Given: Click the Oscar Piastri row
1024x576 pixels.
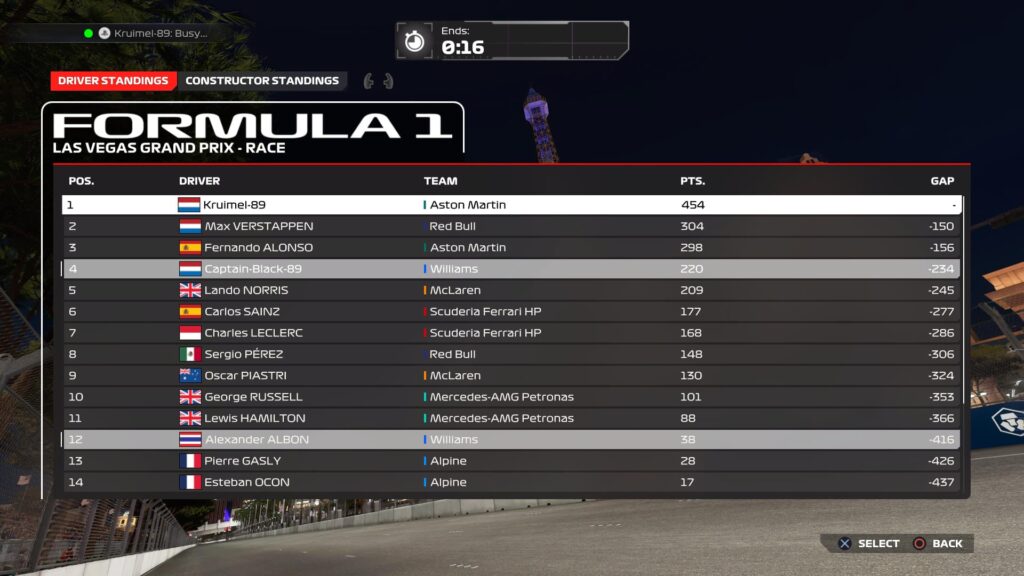Looking at the screenshot, I should coord(510,376).
